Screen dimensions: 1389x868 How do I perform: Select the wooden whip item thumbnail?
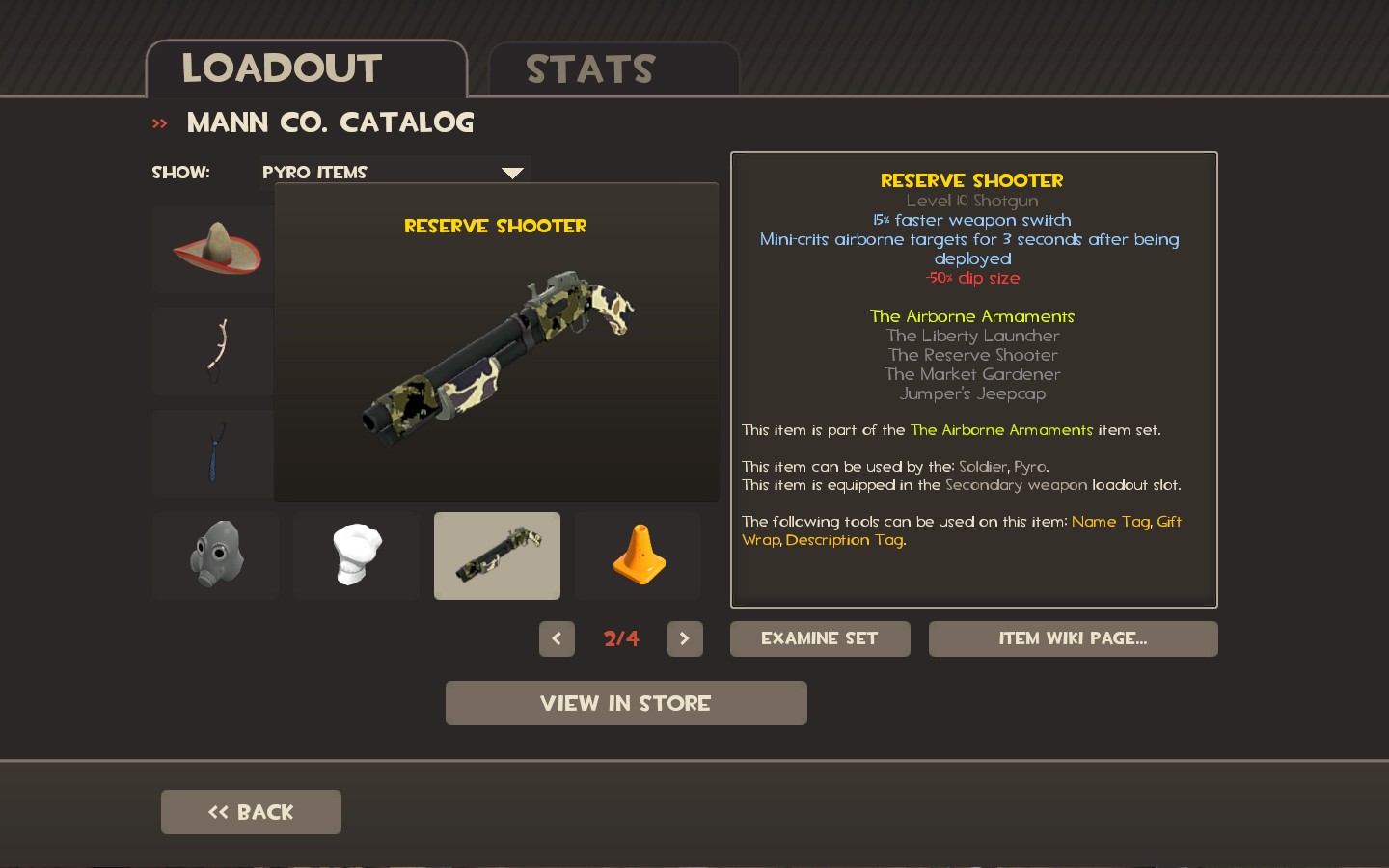(214, 351)
